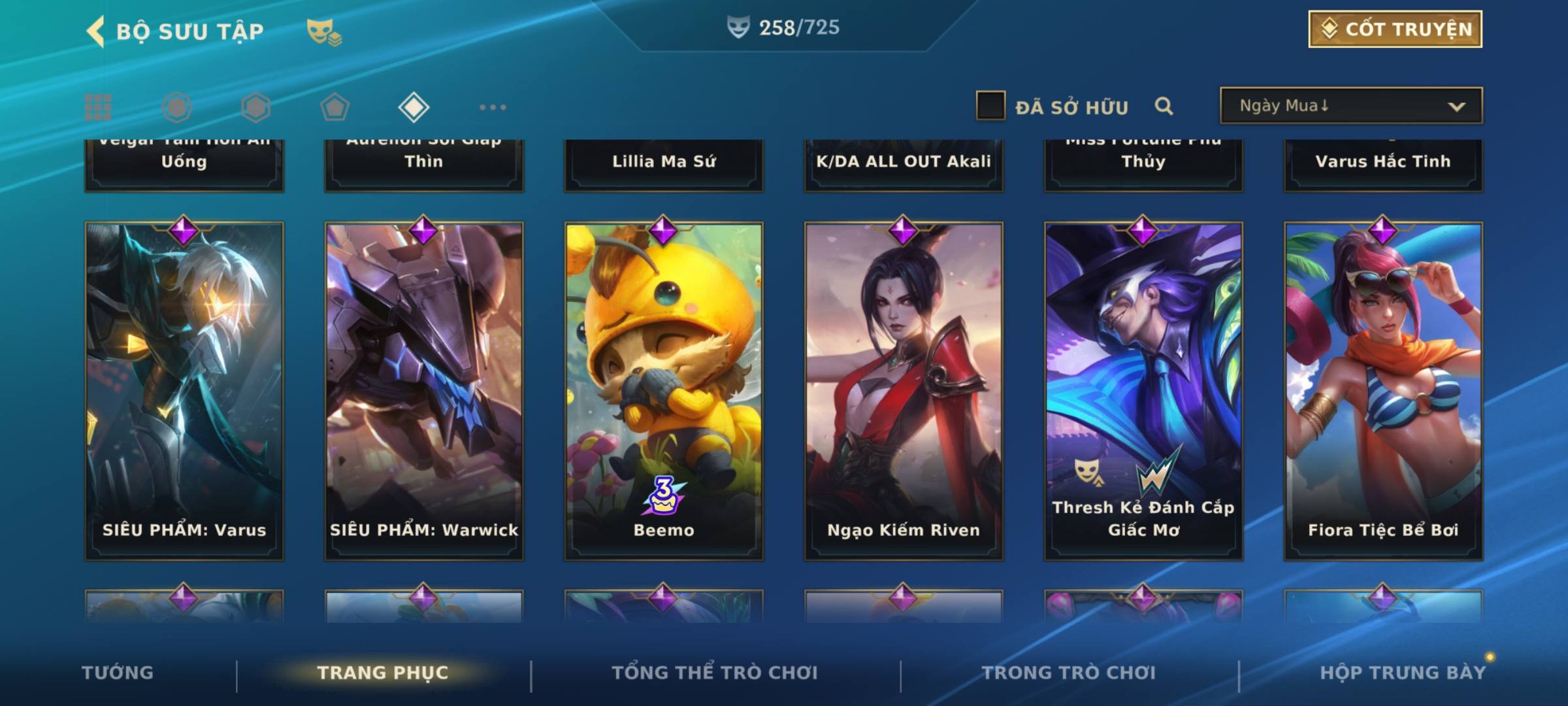Choose the Ngạo Kiếm Riven skin
The width and height of the screenshot is (1568, 706).
904,390
